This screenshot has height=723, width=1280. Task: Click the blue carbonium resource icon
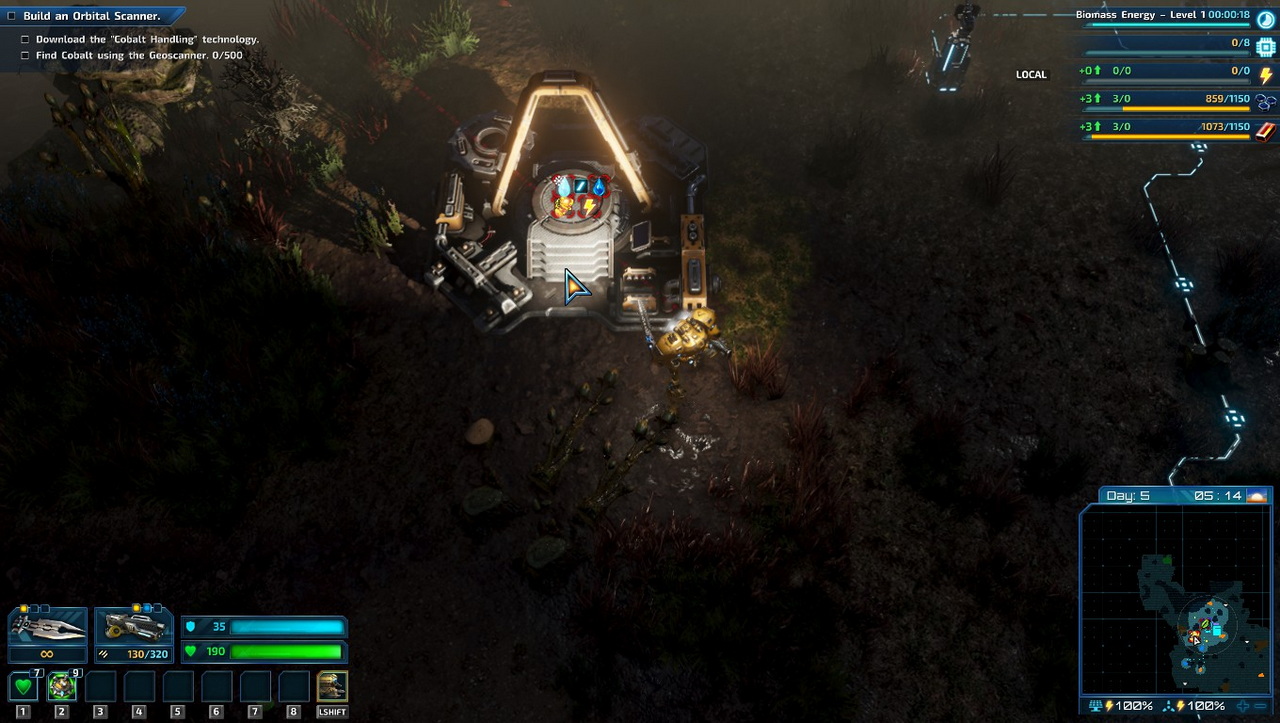pos(1266,101)
